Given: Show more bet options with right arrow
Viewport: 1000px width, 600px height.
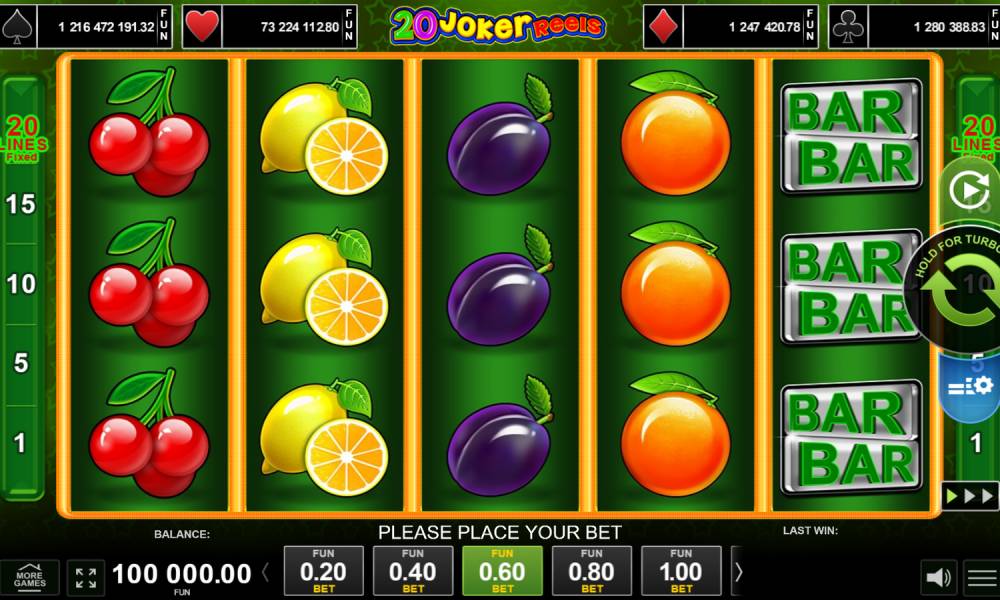Looking at the screenshot, I should point(739,573).
